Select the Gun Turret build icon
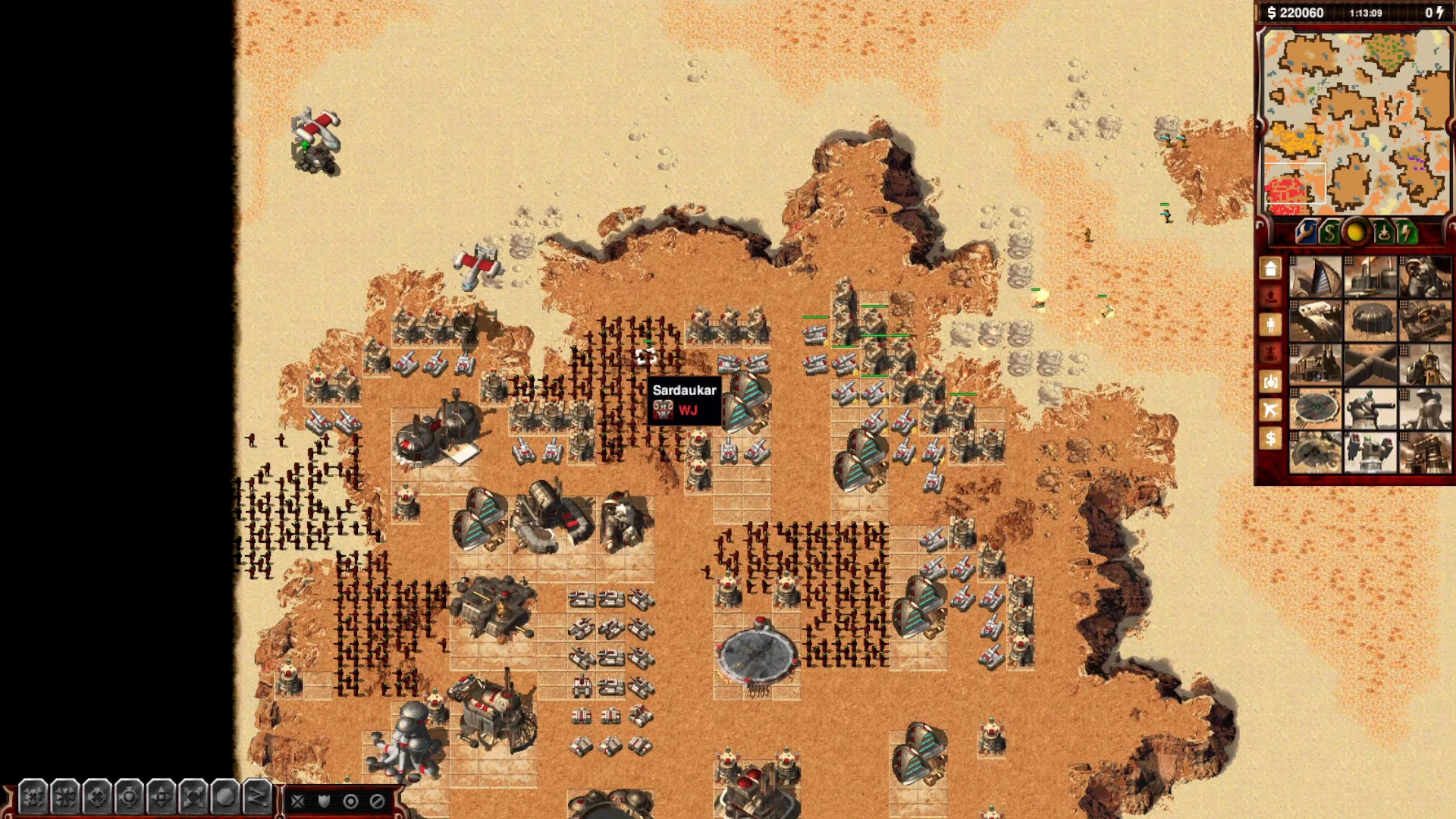Image resolution: width=1456 pixels, height=819 pixels. click(1370, 409)
